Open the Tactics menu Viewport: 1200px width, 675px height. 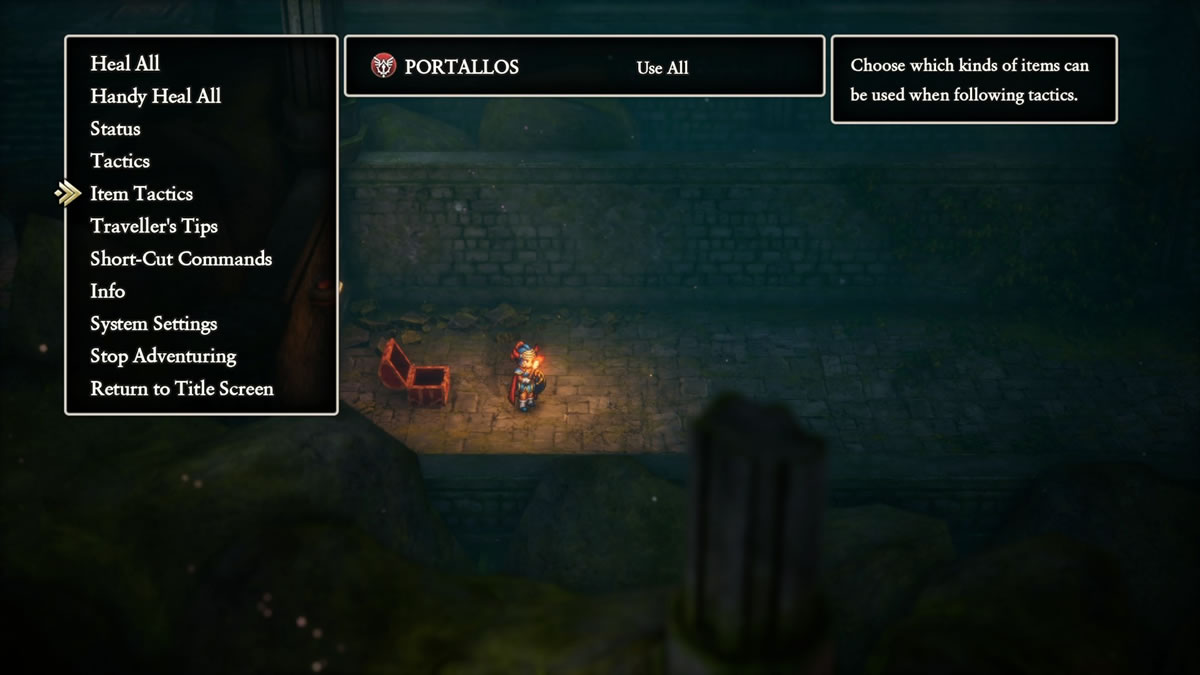(120, 161)
